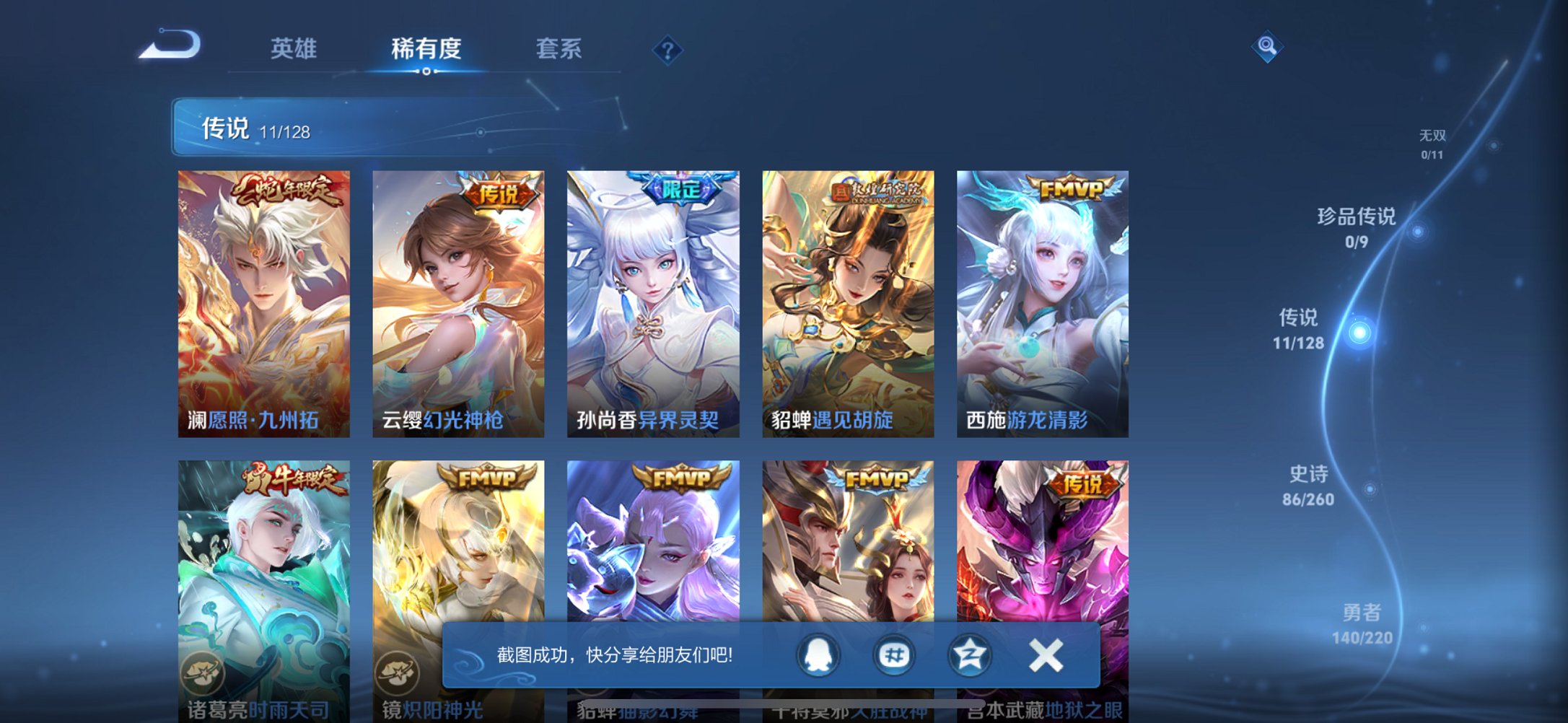Open the help question mark icon
The height and width of the screenshot is (723, 1568).
tap(667, 51)
